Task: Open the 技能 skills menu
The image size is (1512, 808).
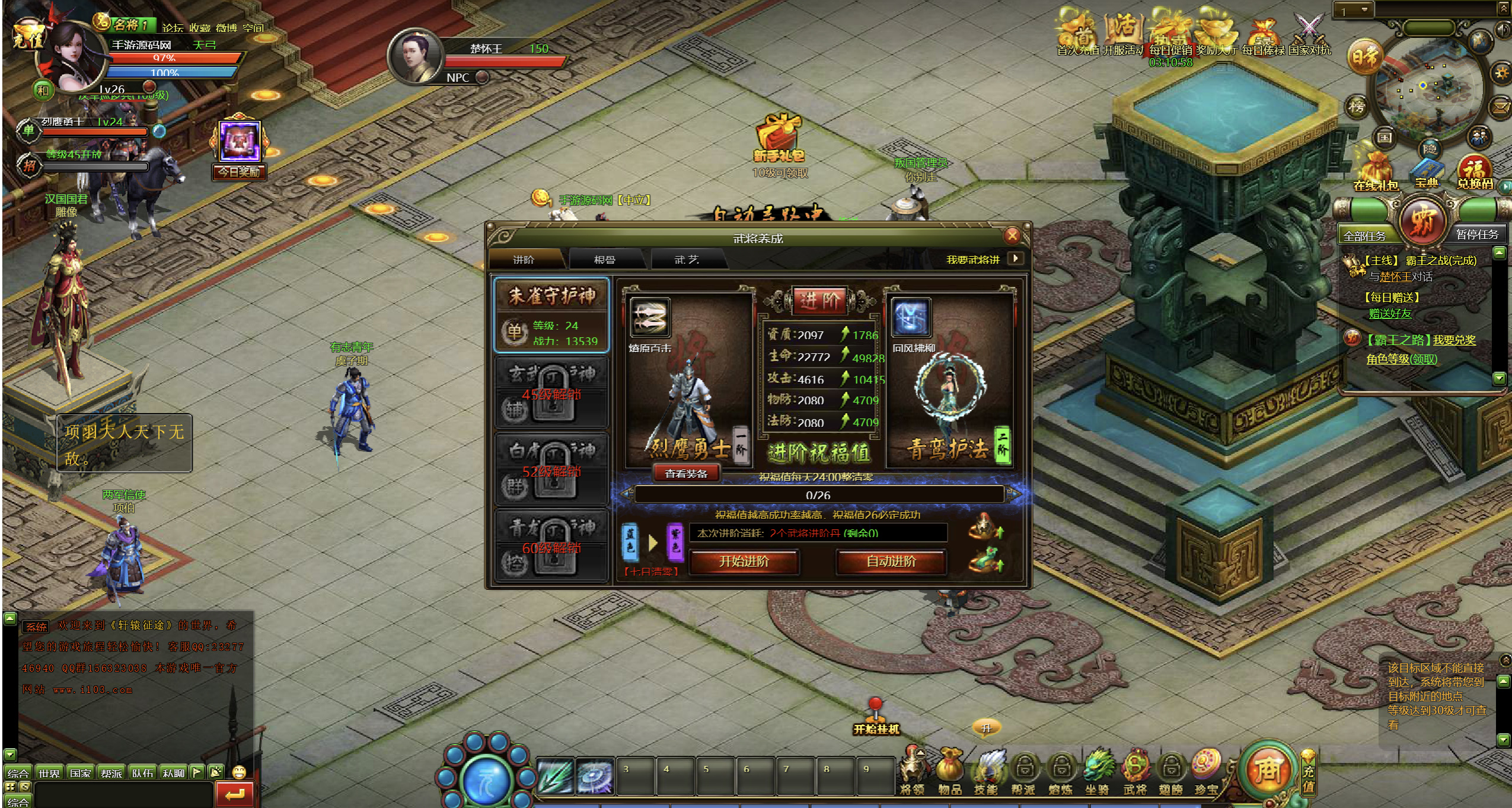Action: click(986, 771)
